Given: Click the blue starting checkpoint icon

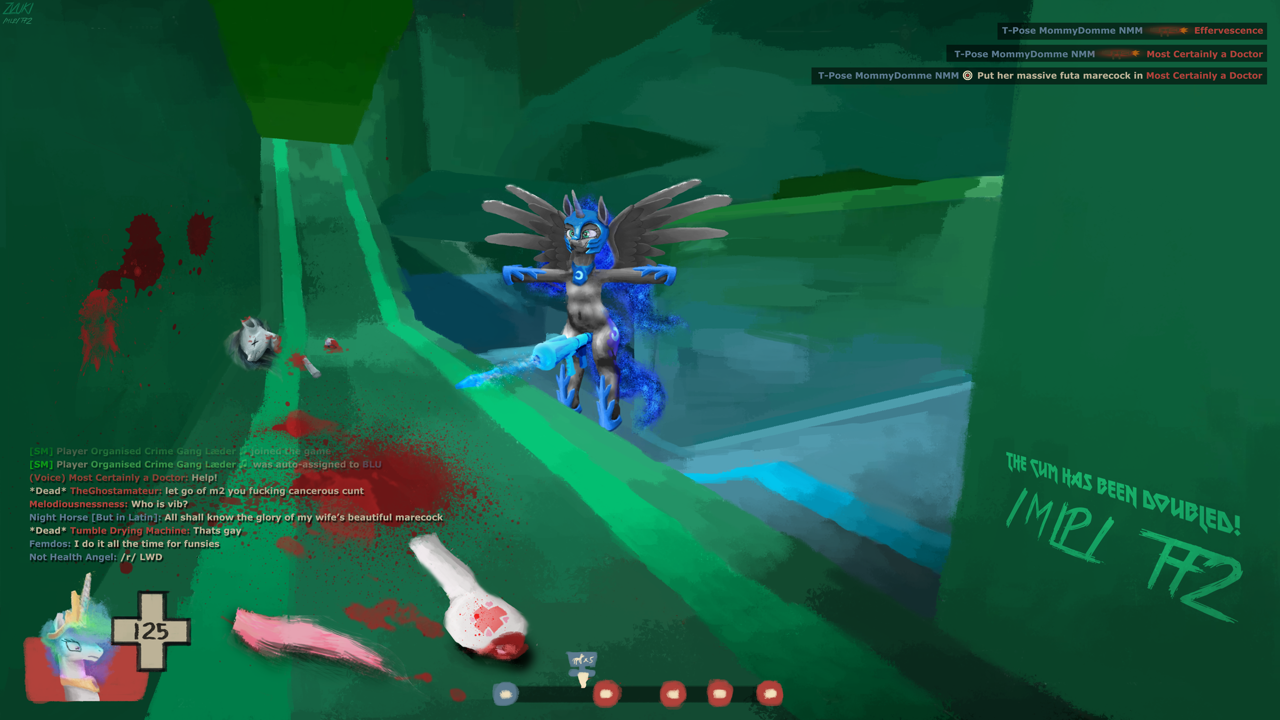Looking at the screenshot, I should (x=506, y=693).
